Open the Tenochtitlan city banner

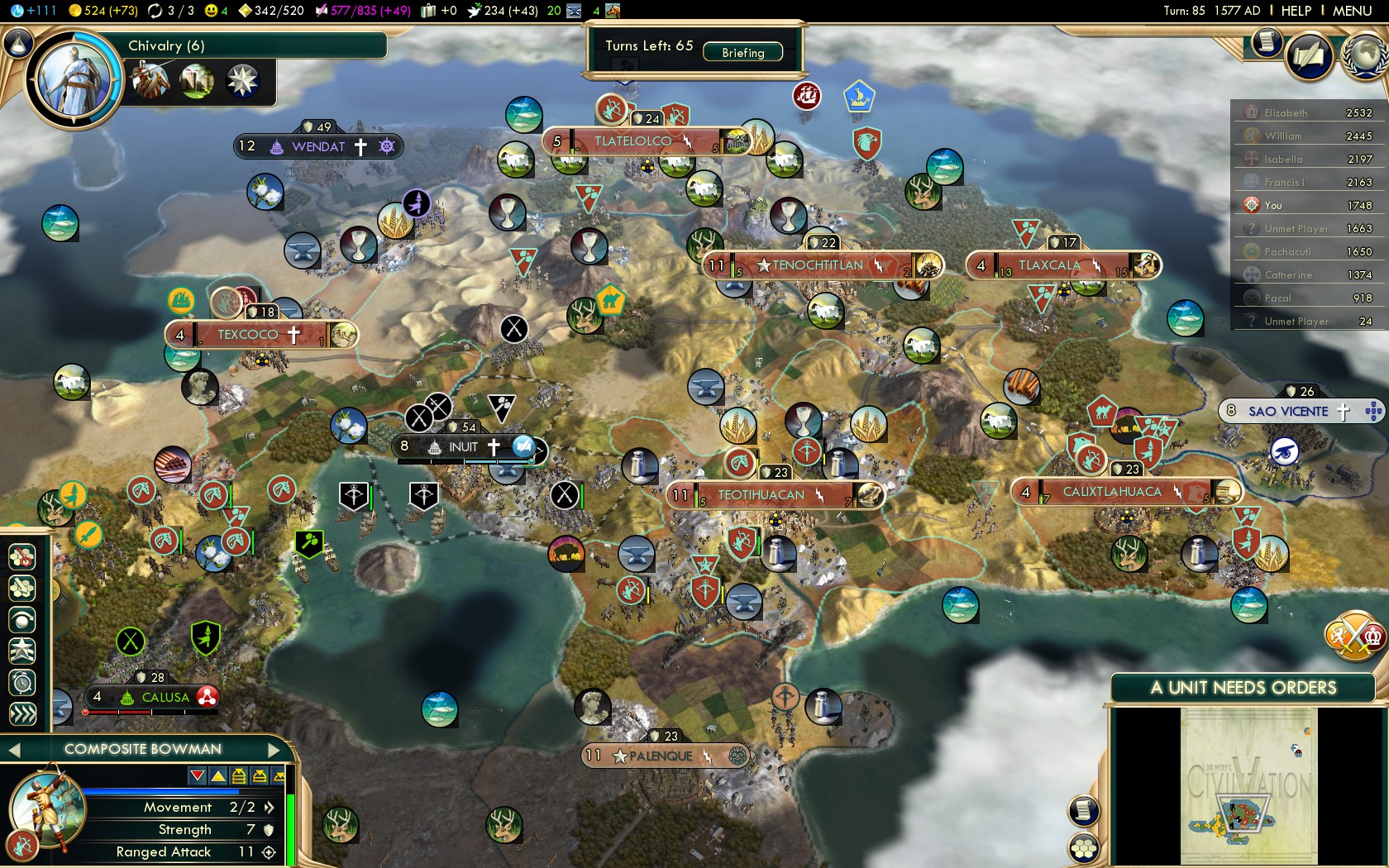pos(819,265)
